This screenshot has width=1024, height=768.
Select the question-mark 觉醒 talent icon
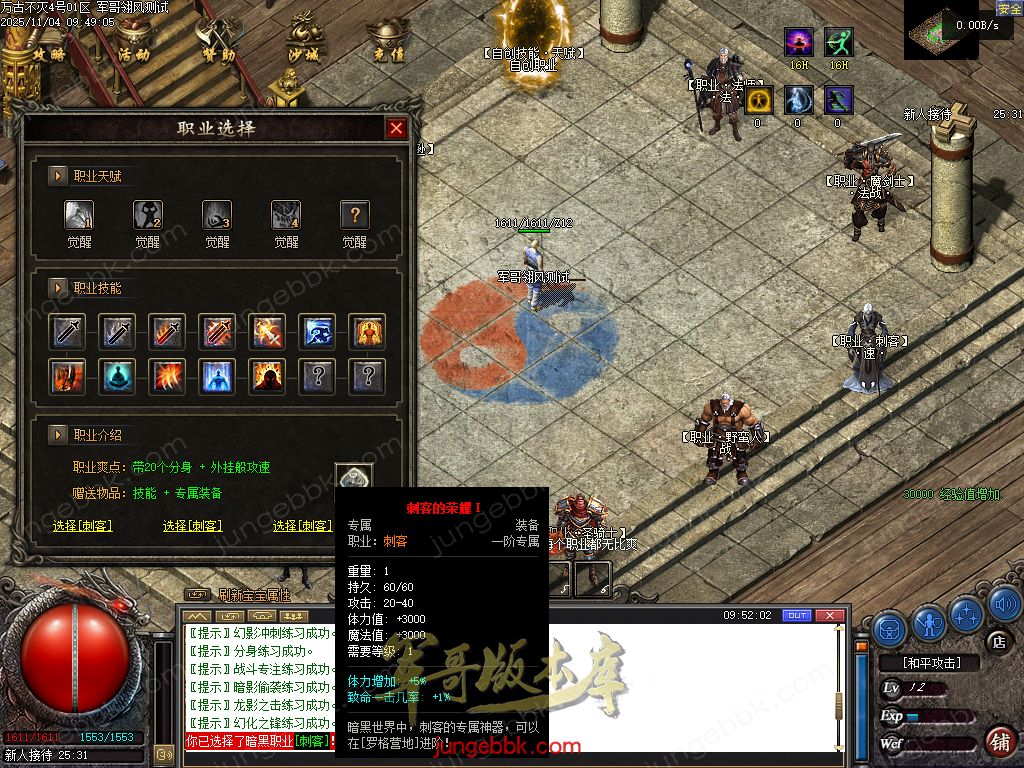[355, 215]
